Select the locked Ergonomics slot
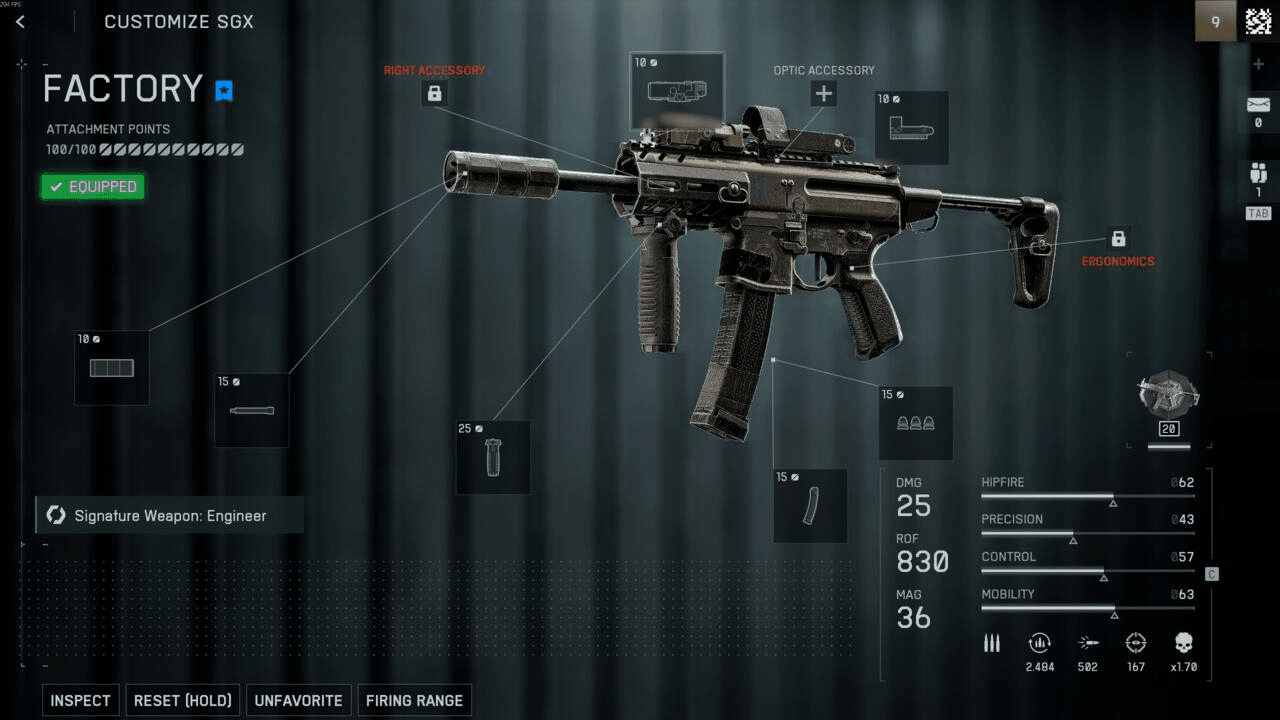The image size is (1280, 720). tap(1118, 240)
